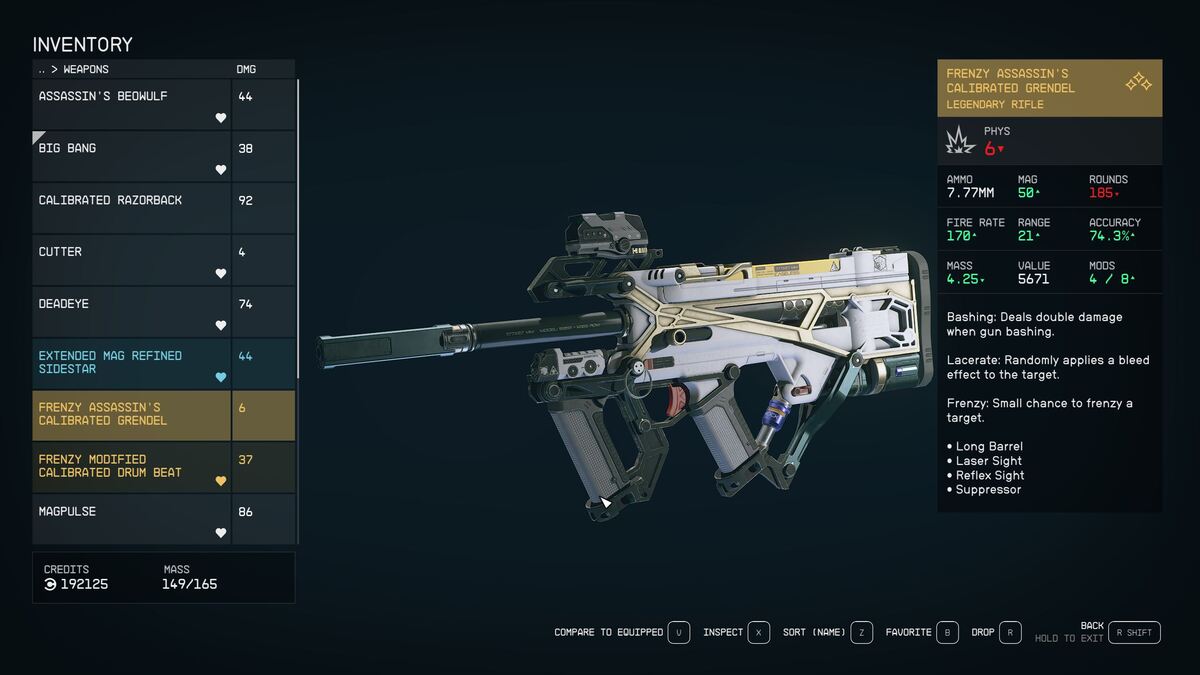Choose Big Bang from the weapons list
1200x675 pixels.
131,156
